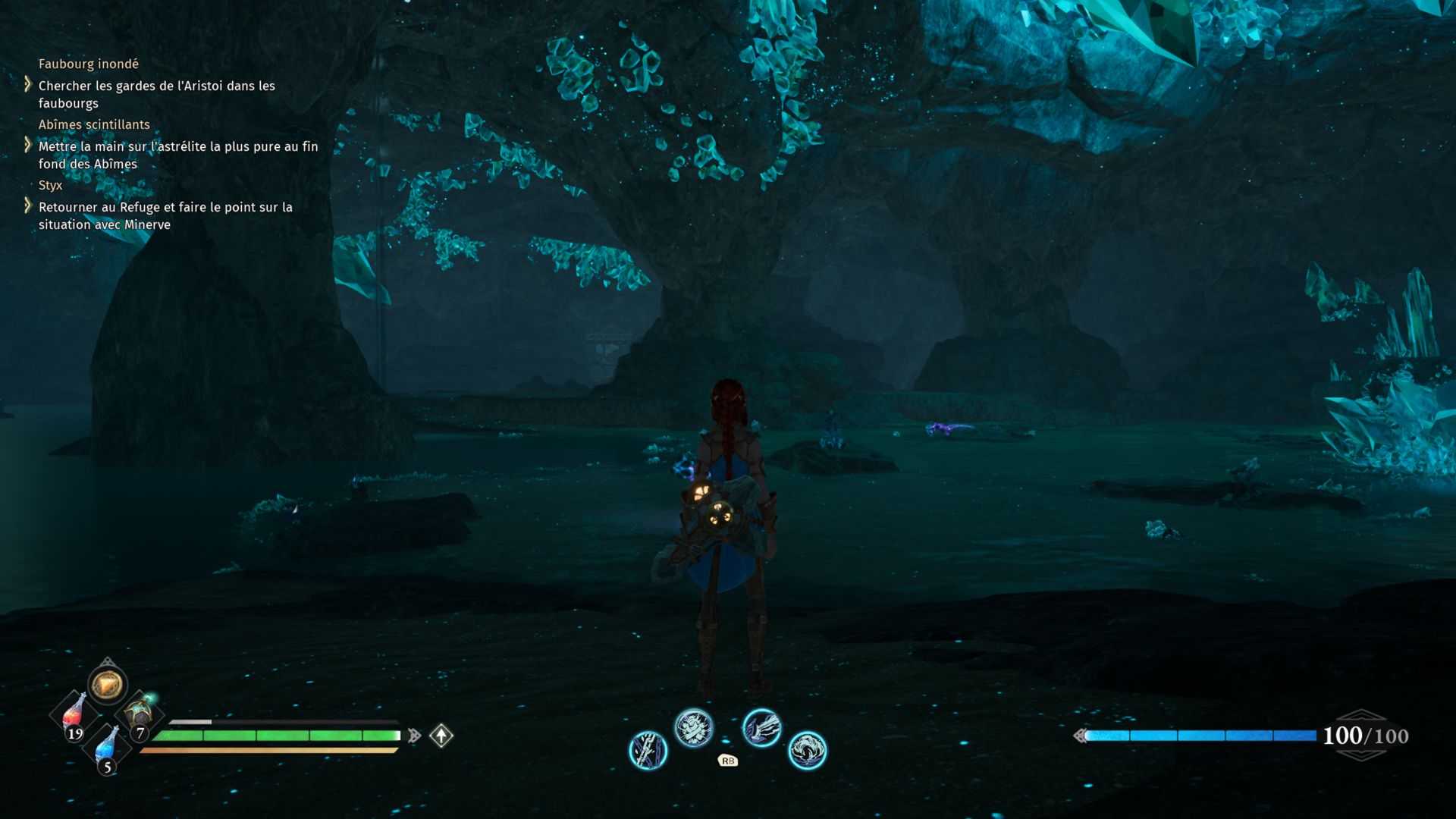Click the upward arrow diamond icon
The height and width of the screenshot is (819, 1456).
[x=441, y=736]
